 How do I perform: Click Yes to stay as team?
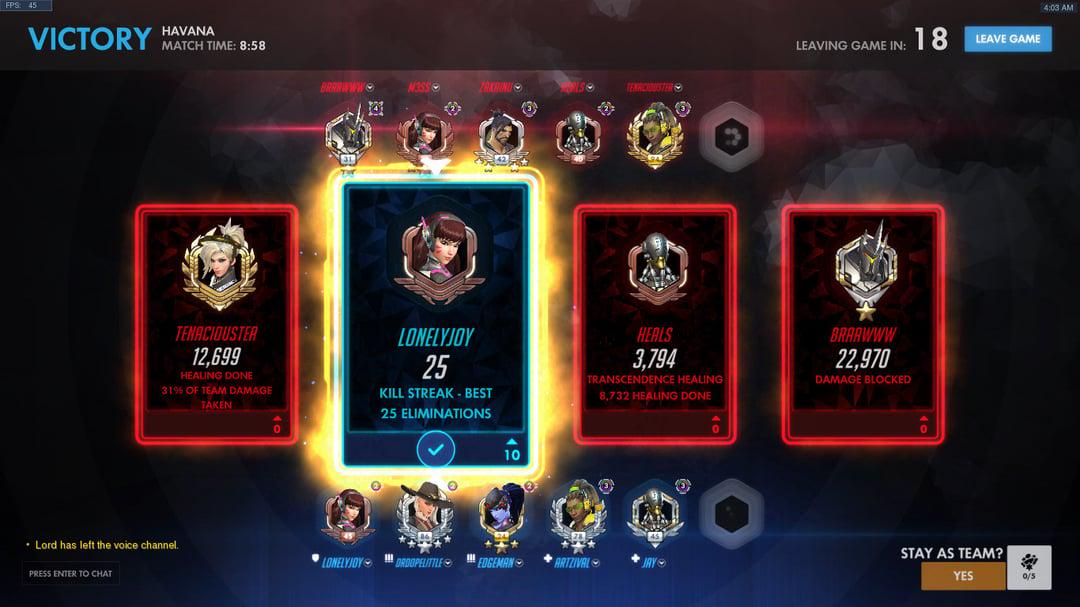(962, 576)
